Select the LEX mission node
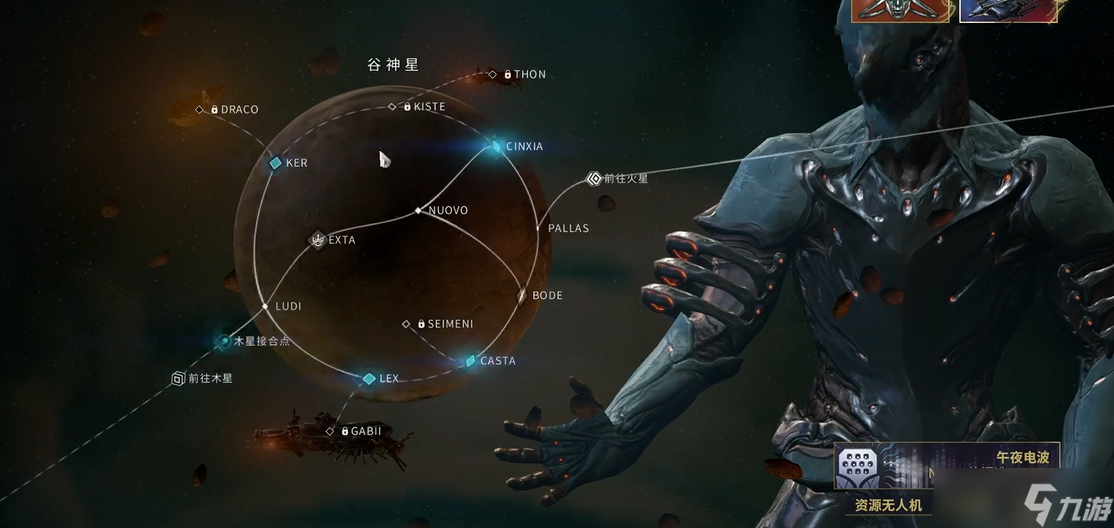The image size is (1114, 528). point(369,379)
